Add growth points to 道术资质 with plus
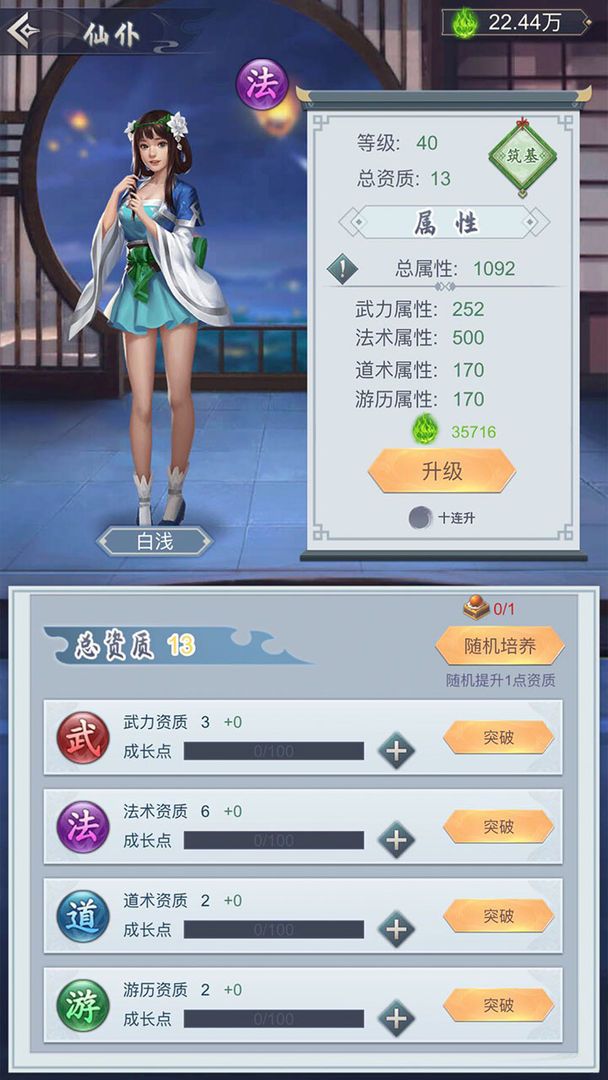Screen dimensions: 608x1080 396,929
